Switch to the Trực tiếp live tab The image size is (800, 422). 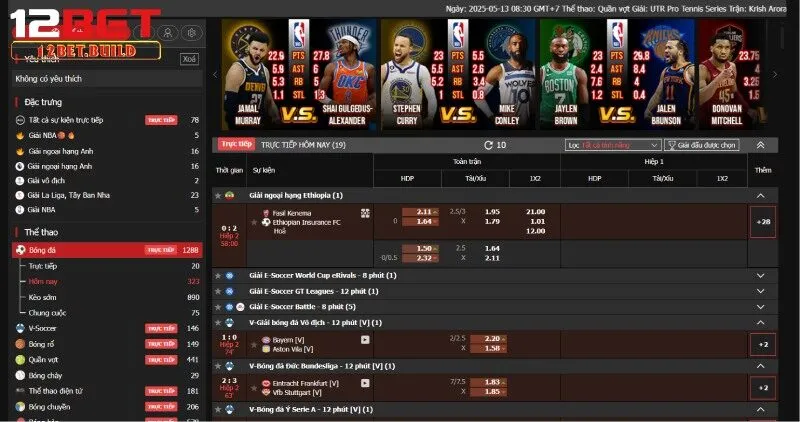coord(237,144)
